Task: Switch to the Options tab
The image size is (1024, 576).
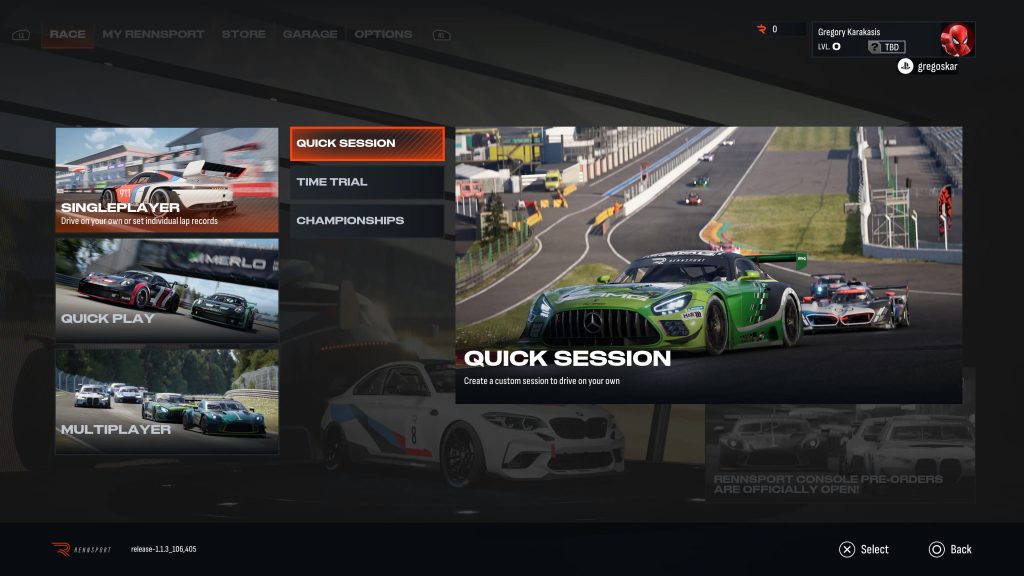Action: tap(383, 34)
